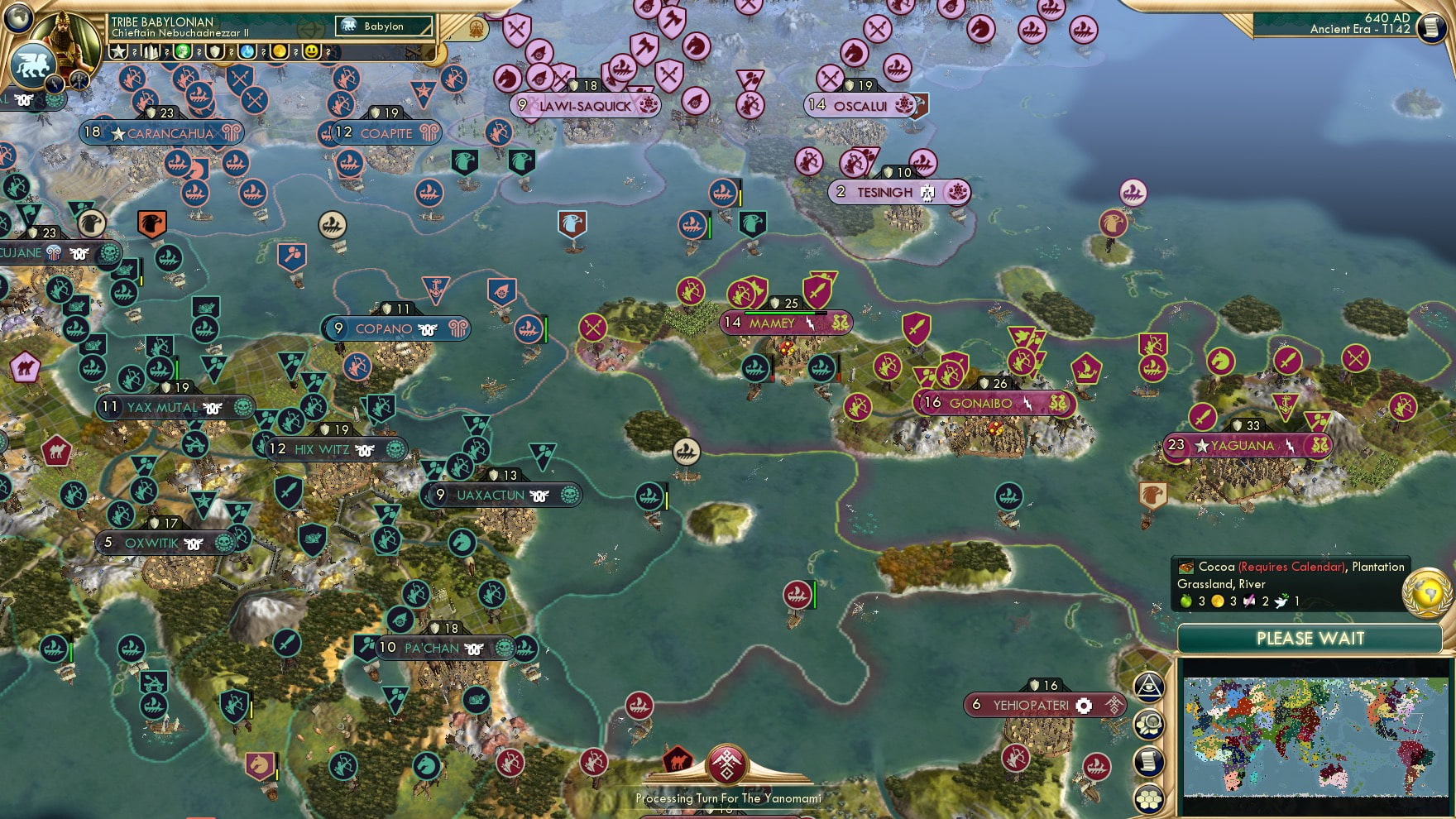The image size is (1456, 819).
Task: Click the magnifying glass map options icon
Action: (x=1148, y=722)
